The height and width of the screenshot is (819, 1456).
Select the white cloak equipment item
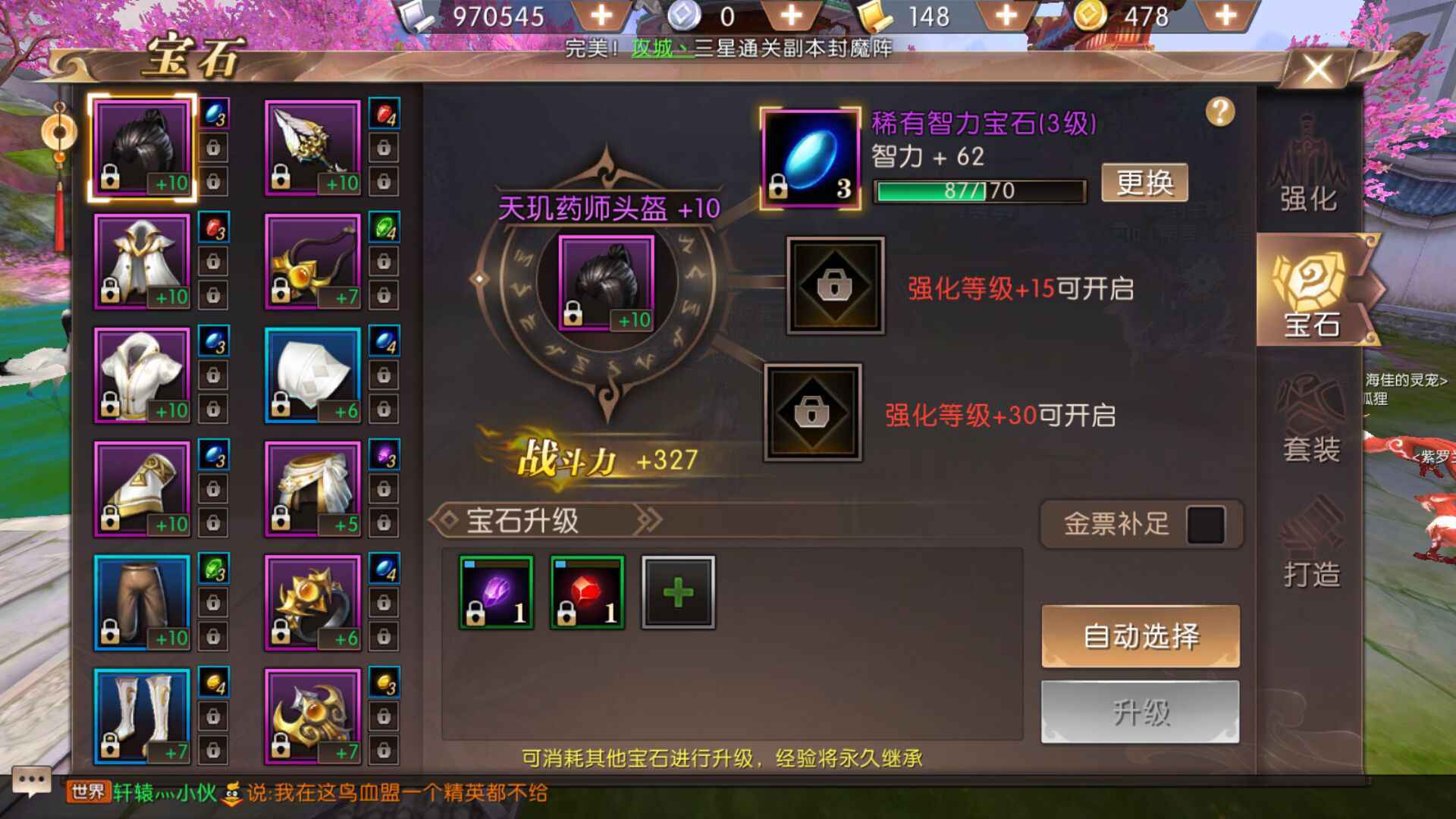(x=143, y=260)
